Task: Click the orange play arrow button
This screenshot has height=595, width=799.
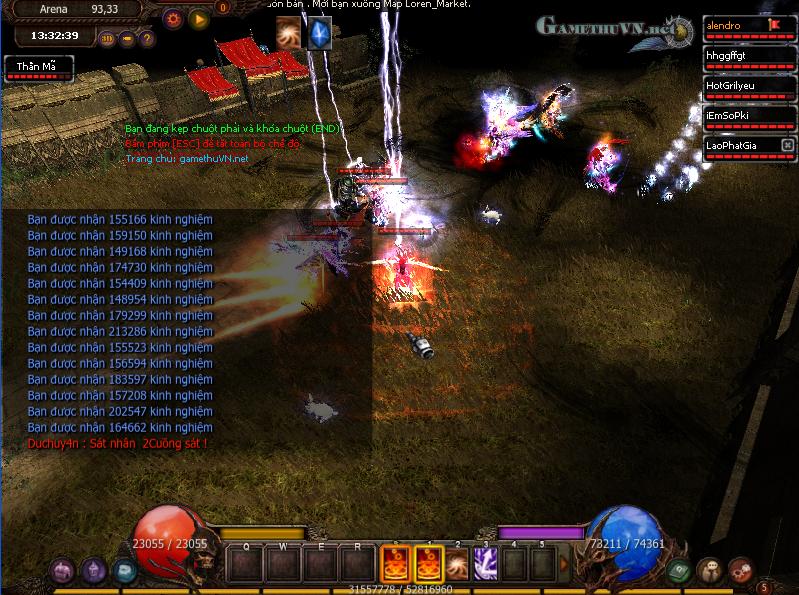Action: tap(198, 18)
